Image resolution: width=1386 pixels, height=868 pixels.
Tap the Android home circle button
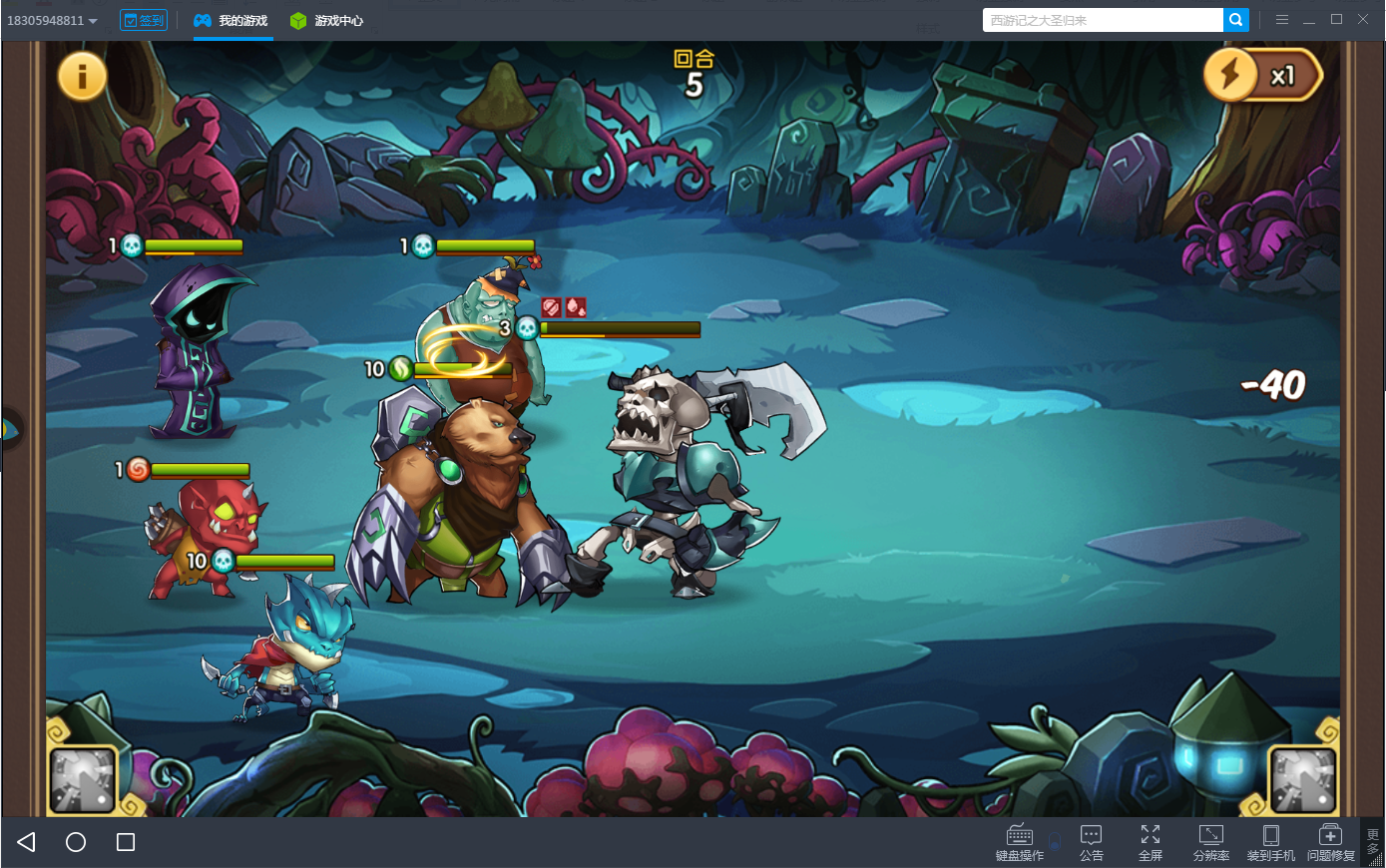tap(76, 842)
